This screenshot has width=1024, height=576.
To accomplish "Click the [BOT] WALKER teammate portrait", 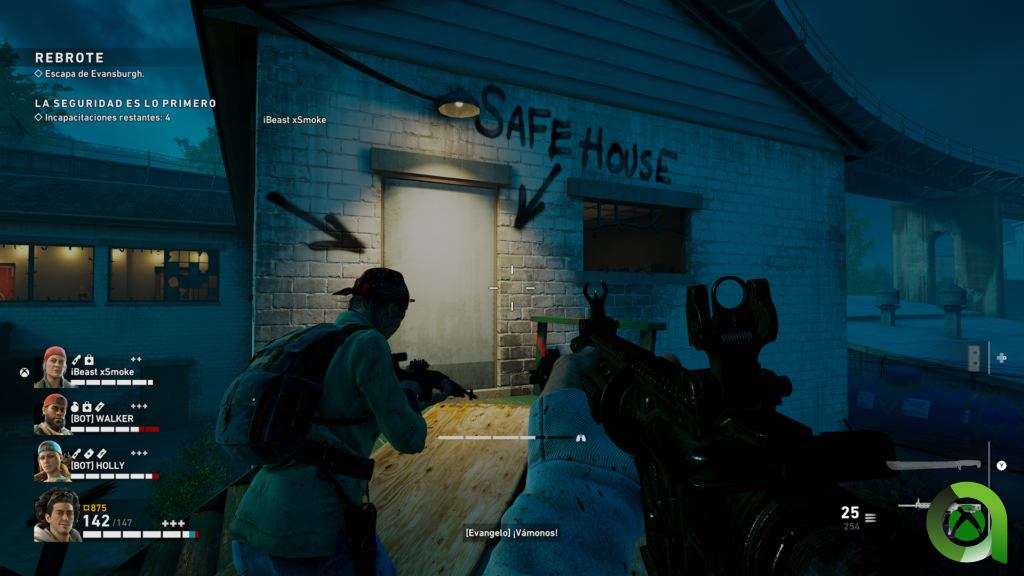I will [x=53, y=413].
